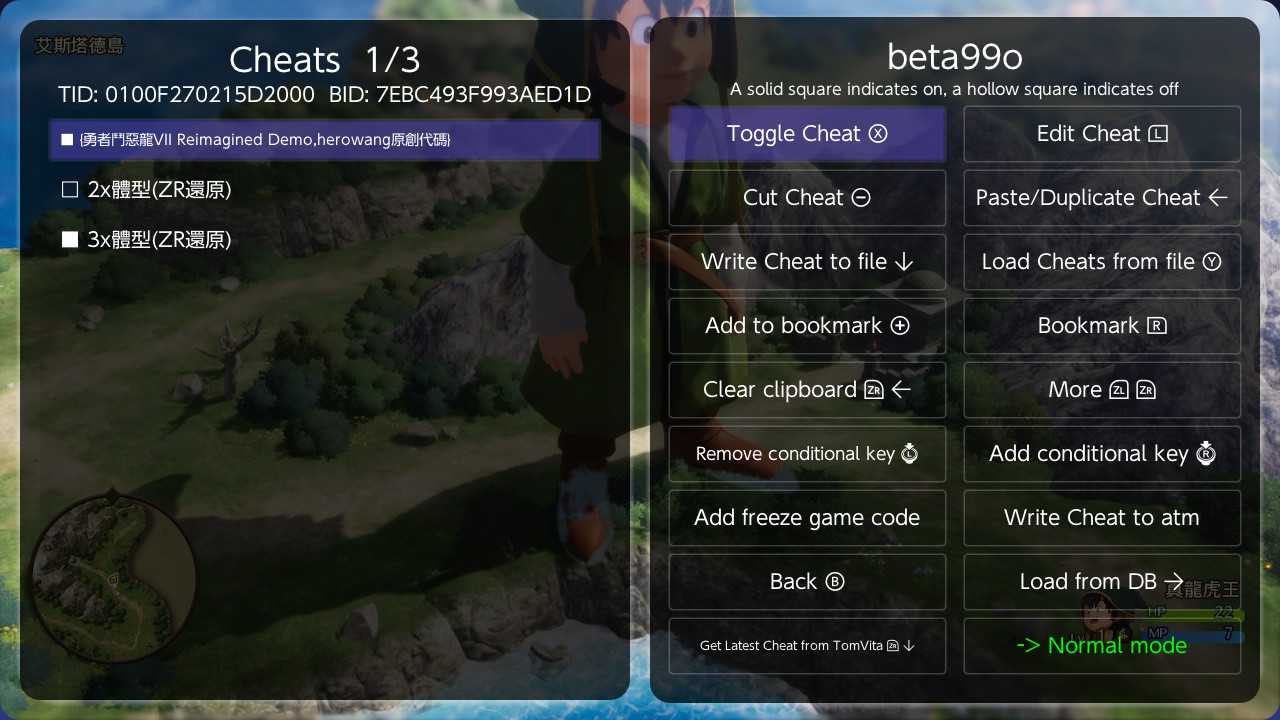Click Remove conditional key
The height and width of the screenshot is (720, 1280).
807,454
